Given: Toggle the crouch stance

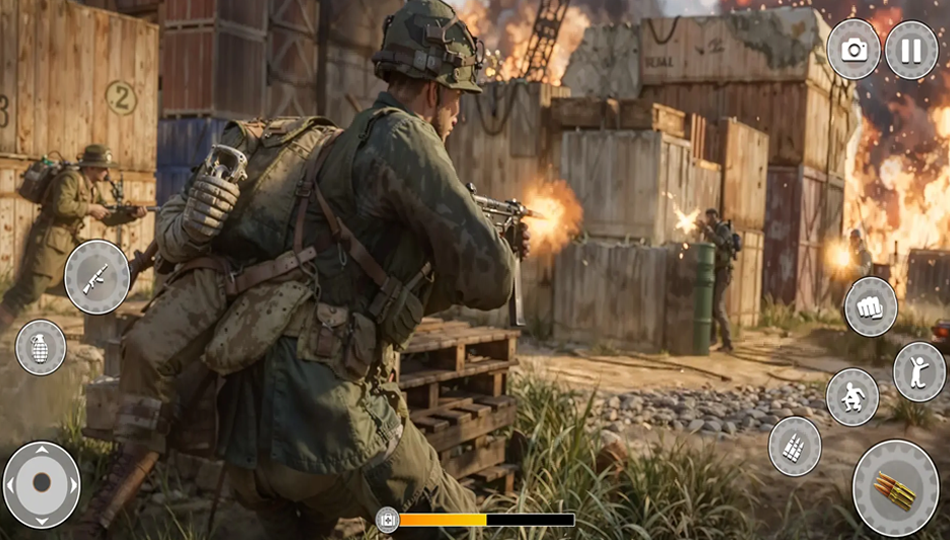Looking at the screenshot, I should pyautogui.click(x=853, y=396).
